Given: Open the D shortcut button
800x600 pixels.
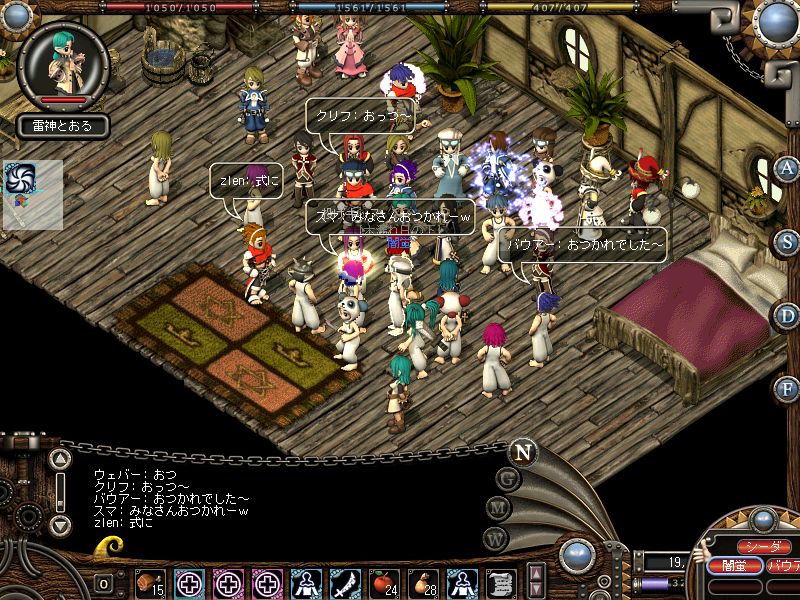Looking at the screenshot, I should (788, 315).
